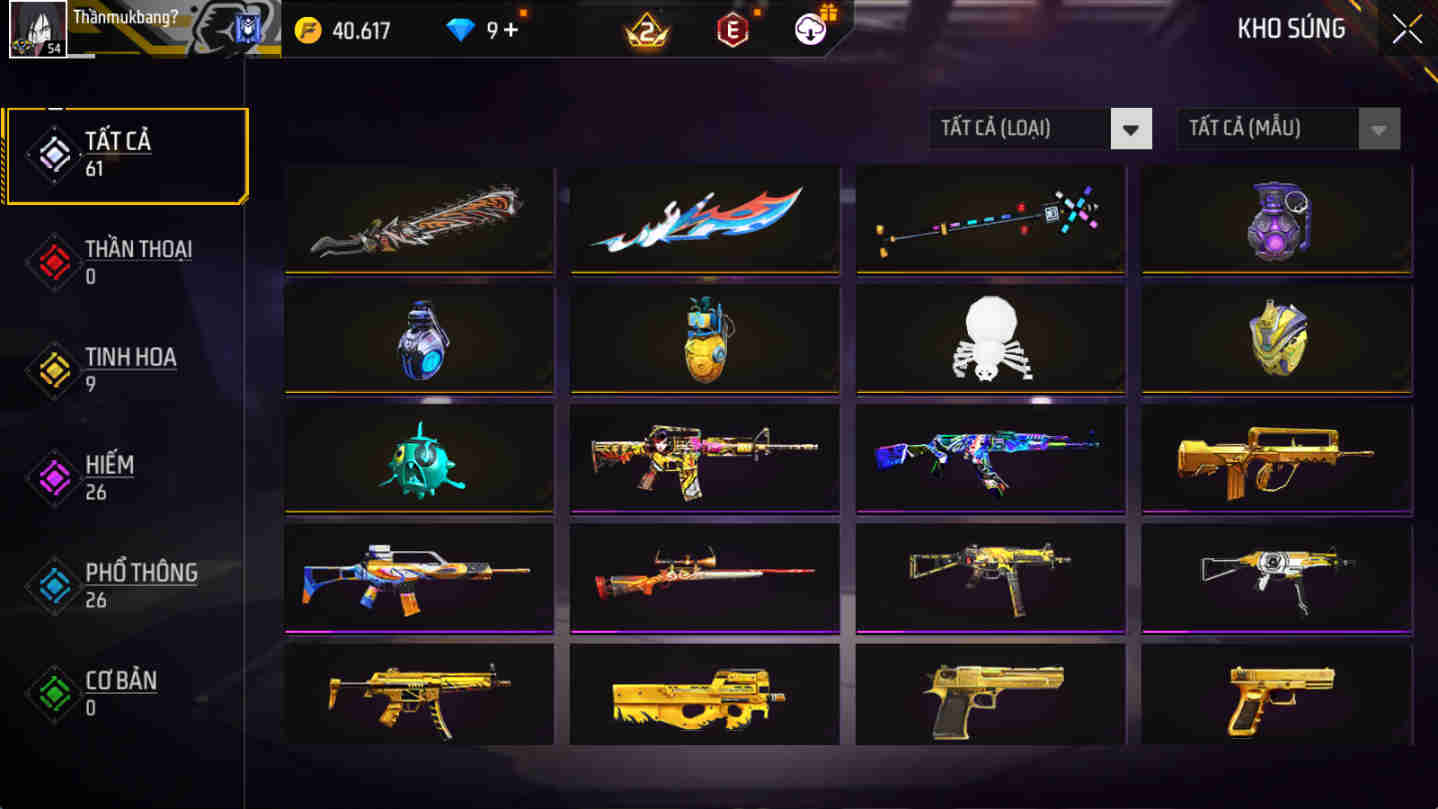Viewport: 1438px width, 809px height.
Task: Click the TINH HOA gold diamond icon
Action: [x=53, y=370]
